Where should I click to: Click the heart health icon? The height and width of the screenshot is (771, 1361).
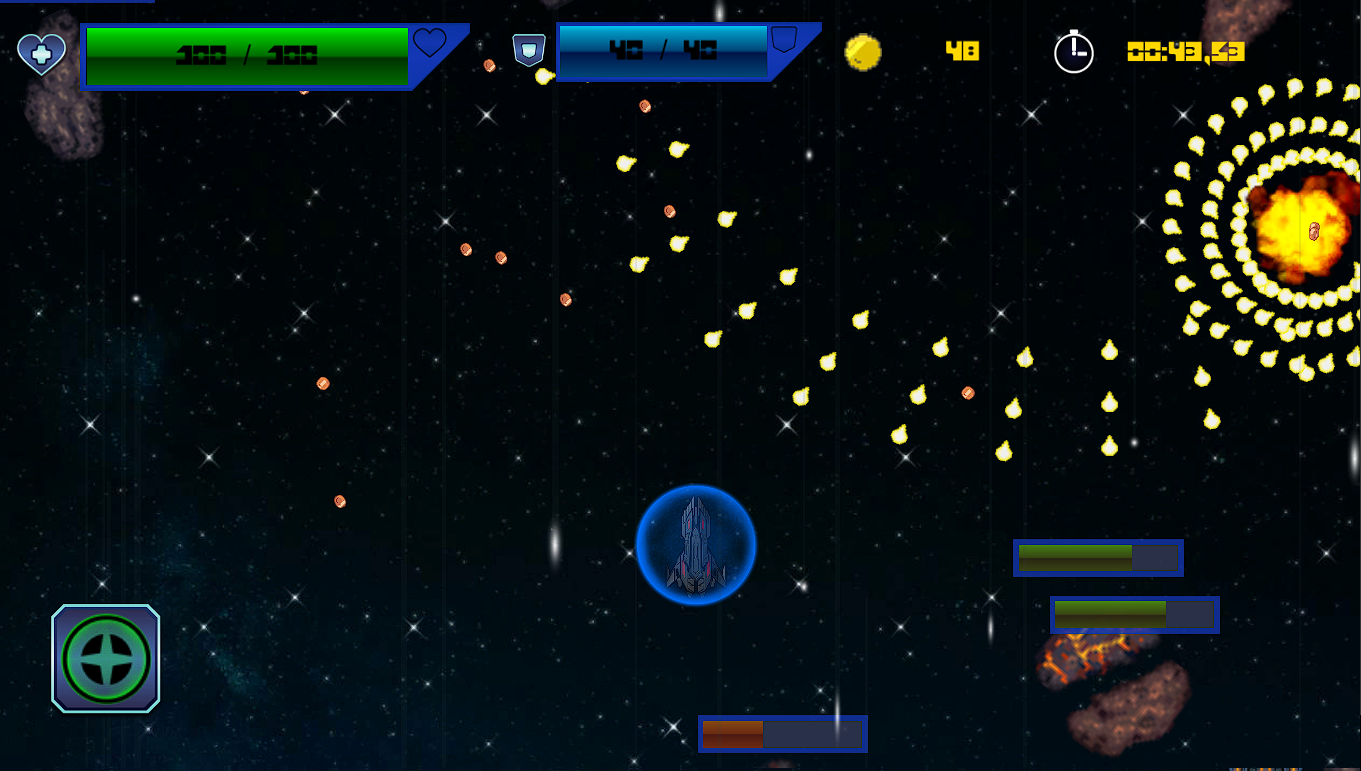click(x=40, y=53)
